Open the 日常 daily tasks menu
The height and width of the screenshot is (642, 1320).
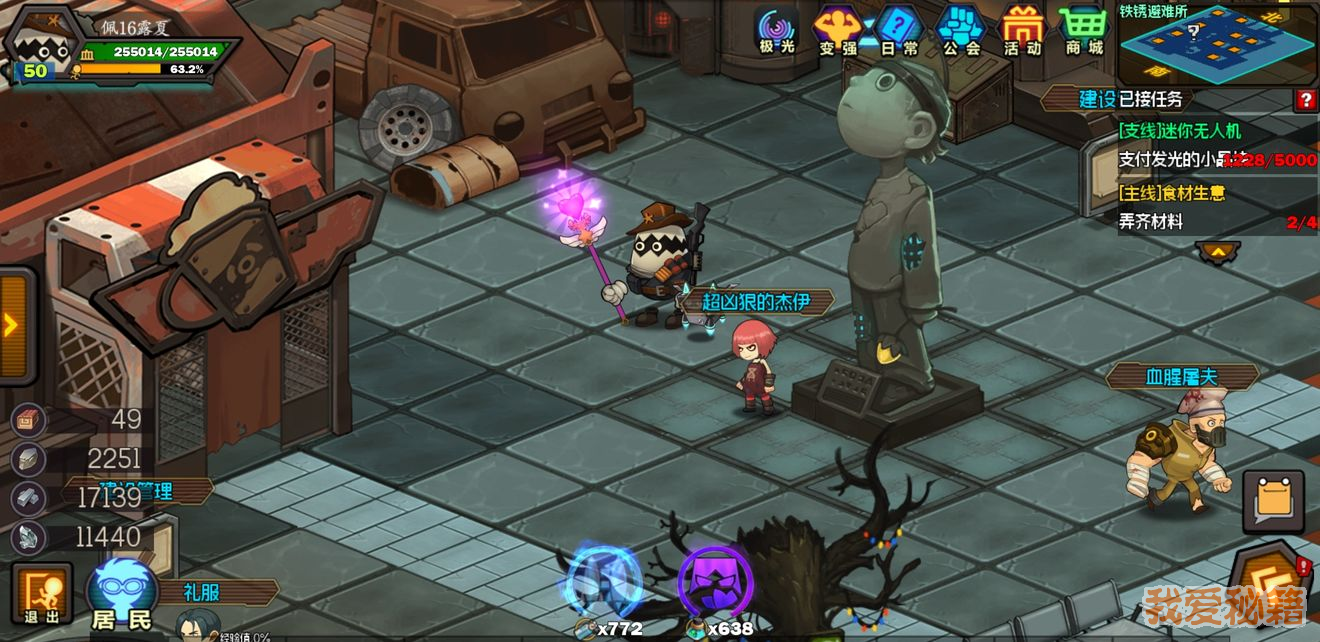tap(900, 30)
